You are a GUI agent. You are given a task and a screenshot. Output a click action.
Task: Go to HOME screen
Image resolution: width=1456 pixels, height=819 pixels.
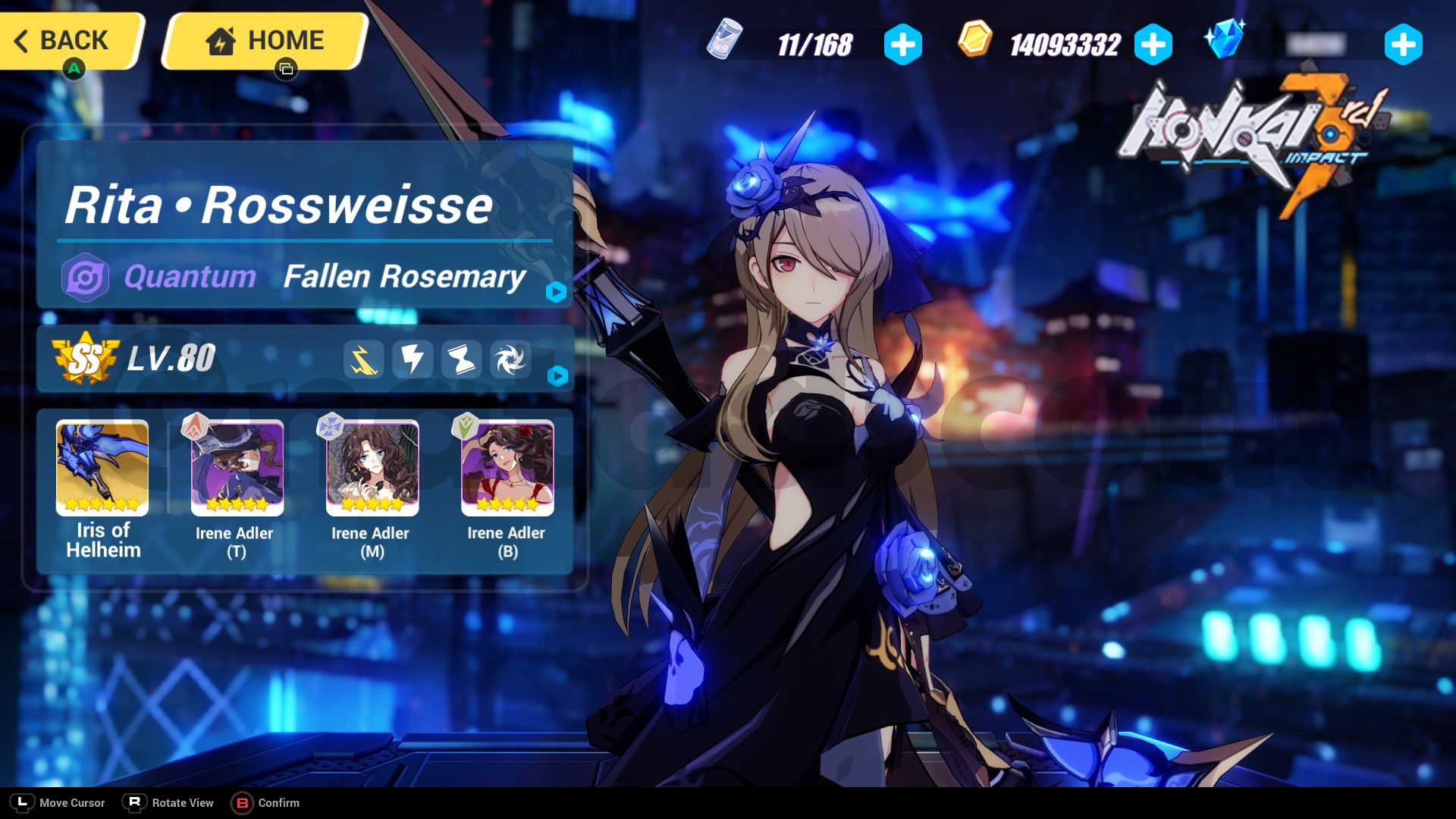click(x=262, y=41)
